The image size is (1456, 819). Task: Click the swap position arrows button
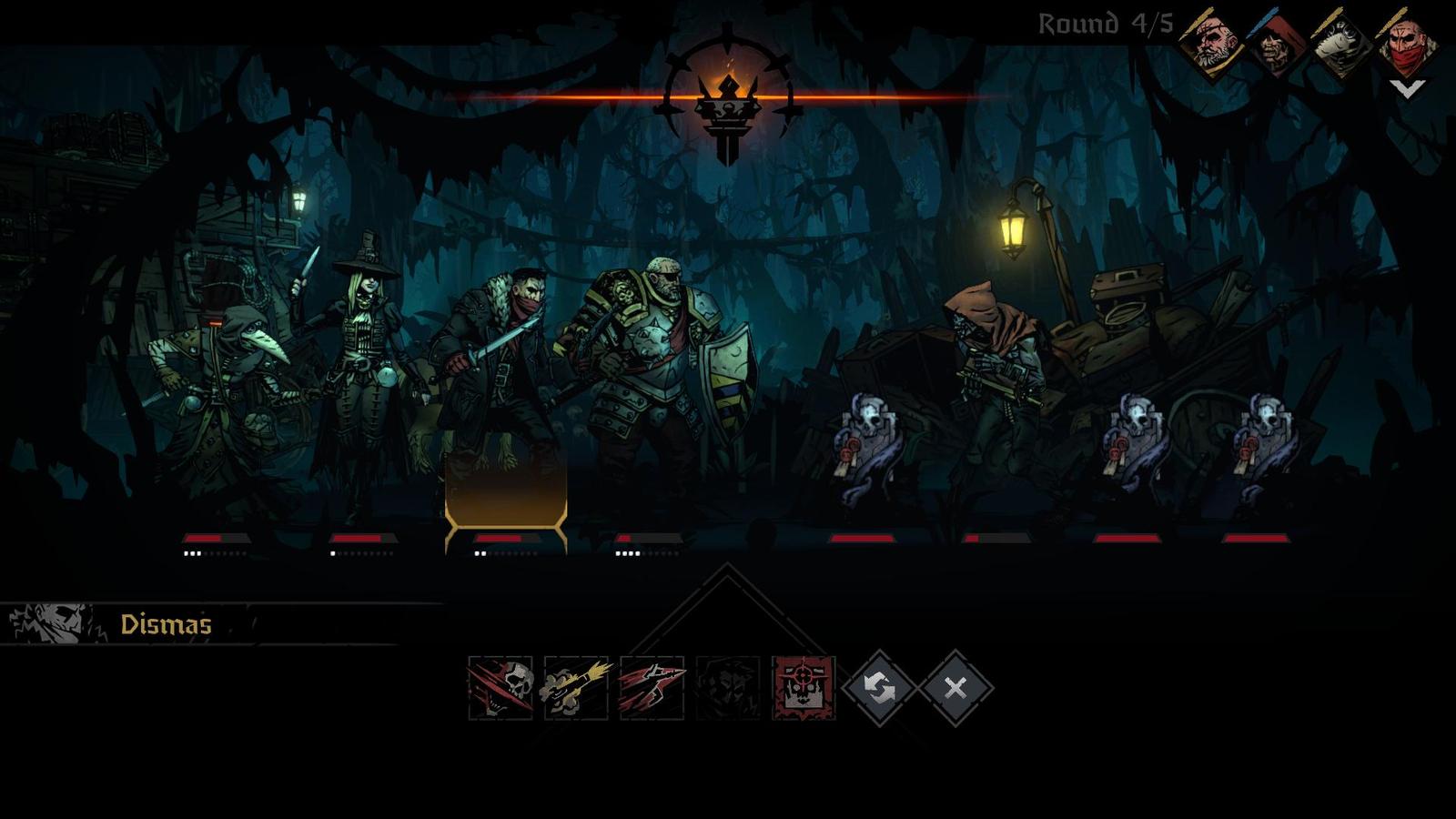click(x=879, y=688)
